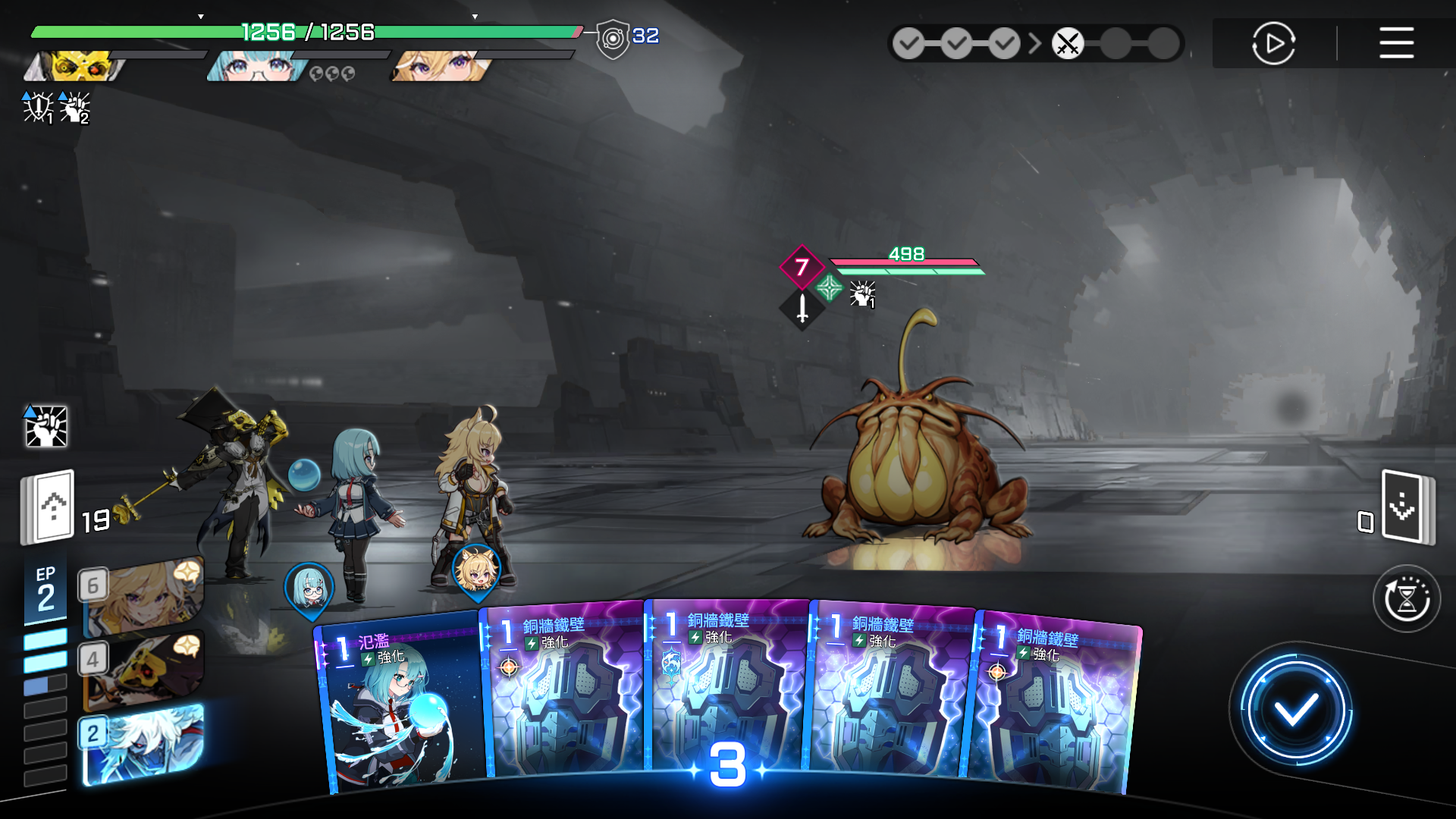This screenshot has height=819, width=1456.
Task: Inspect the enemy's sword attack intent icon
Action: pyautogui.click(x=802, y=308)
